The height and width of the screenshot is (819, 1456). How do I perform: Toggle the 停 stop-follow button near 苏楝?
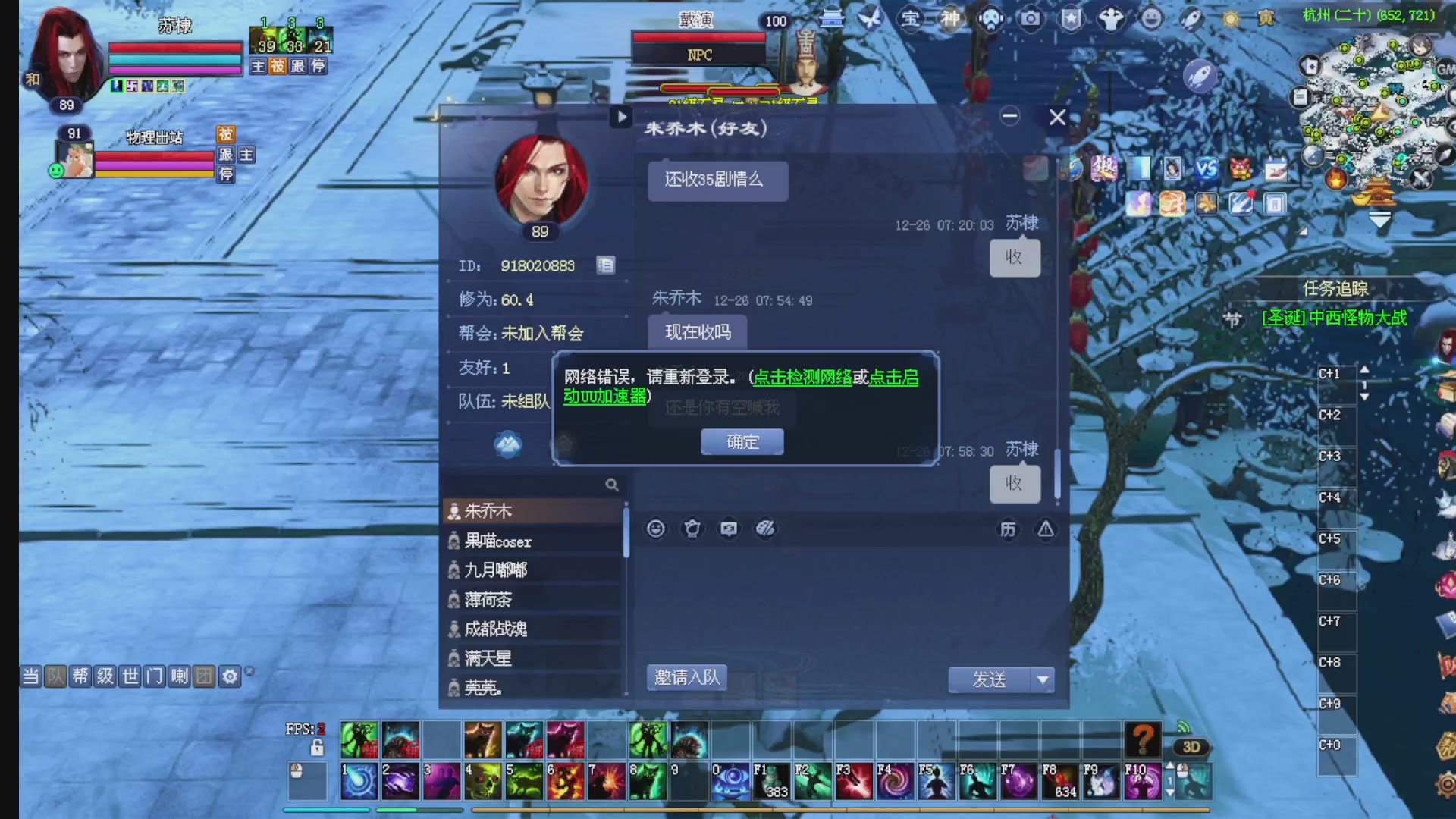pyautogui.click(x=320, y=66)
